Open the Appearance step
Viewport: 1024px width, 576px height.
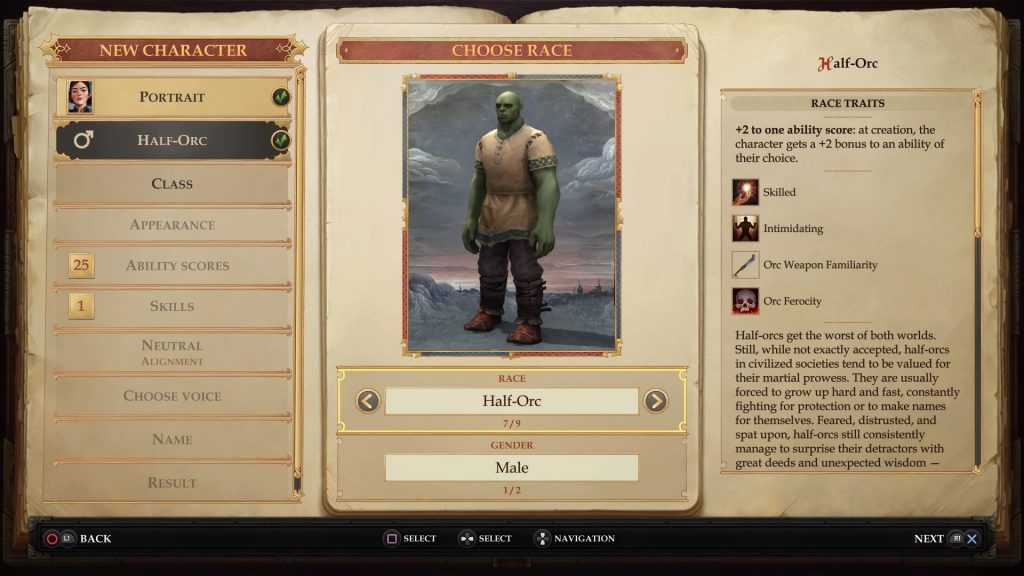[172, 225]
